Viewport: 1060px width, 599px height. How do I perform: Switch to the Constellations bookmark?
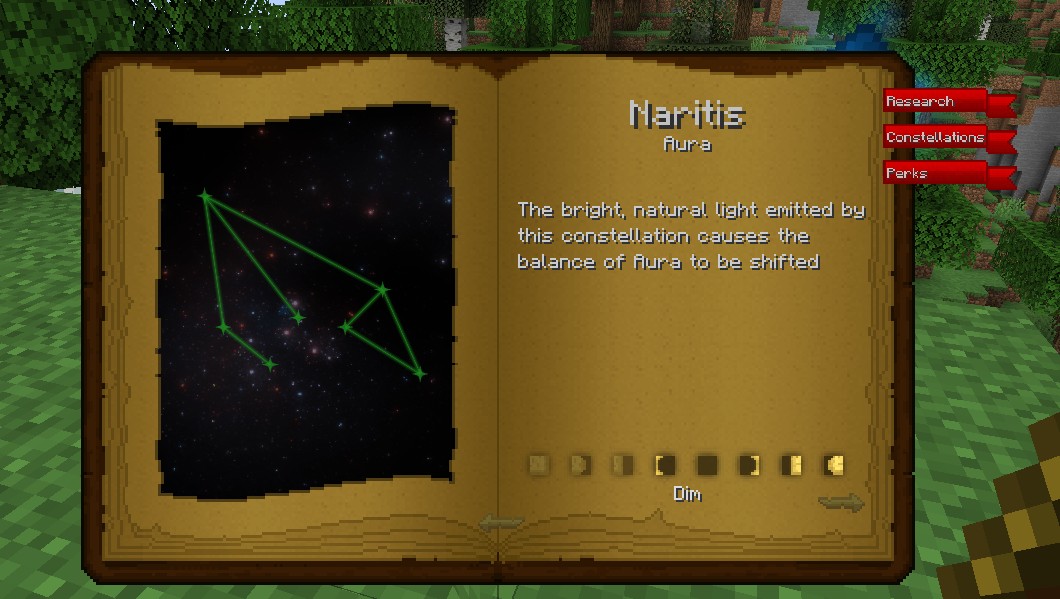(x=937, y=138)
